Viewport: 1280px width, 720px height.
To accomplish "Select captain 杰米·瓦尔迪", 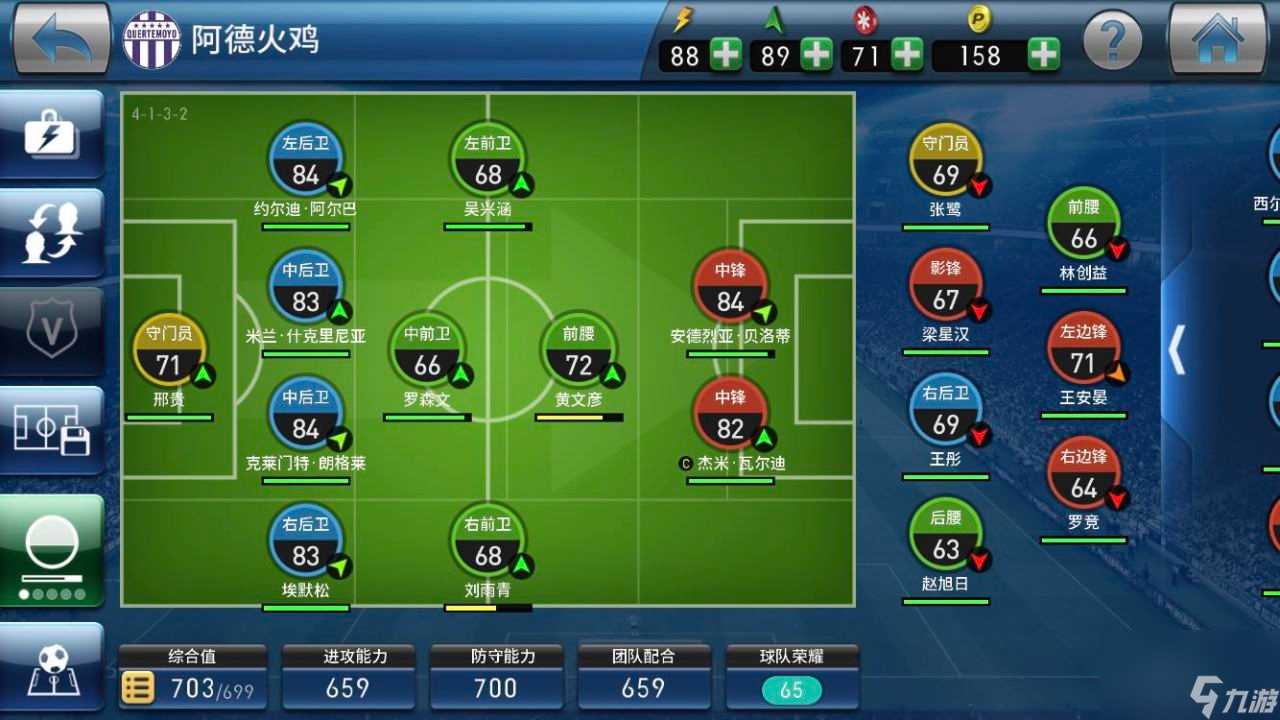I will [730, 420].
